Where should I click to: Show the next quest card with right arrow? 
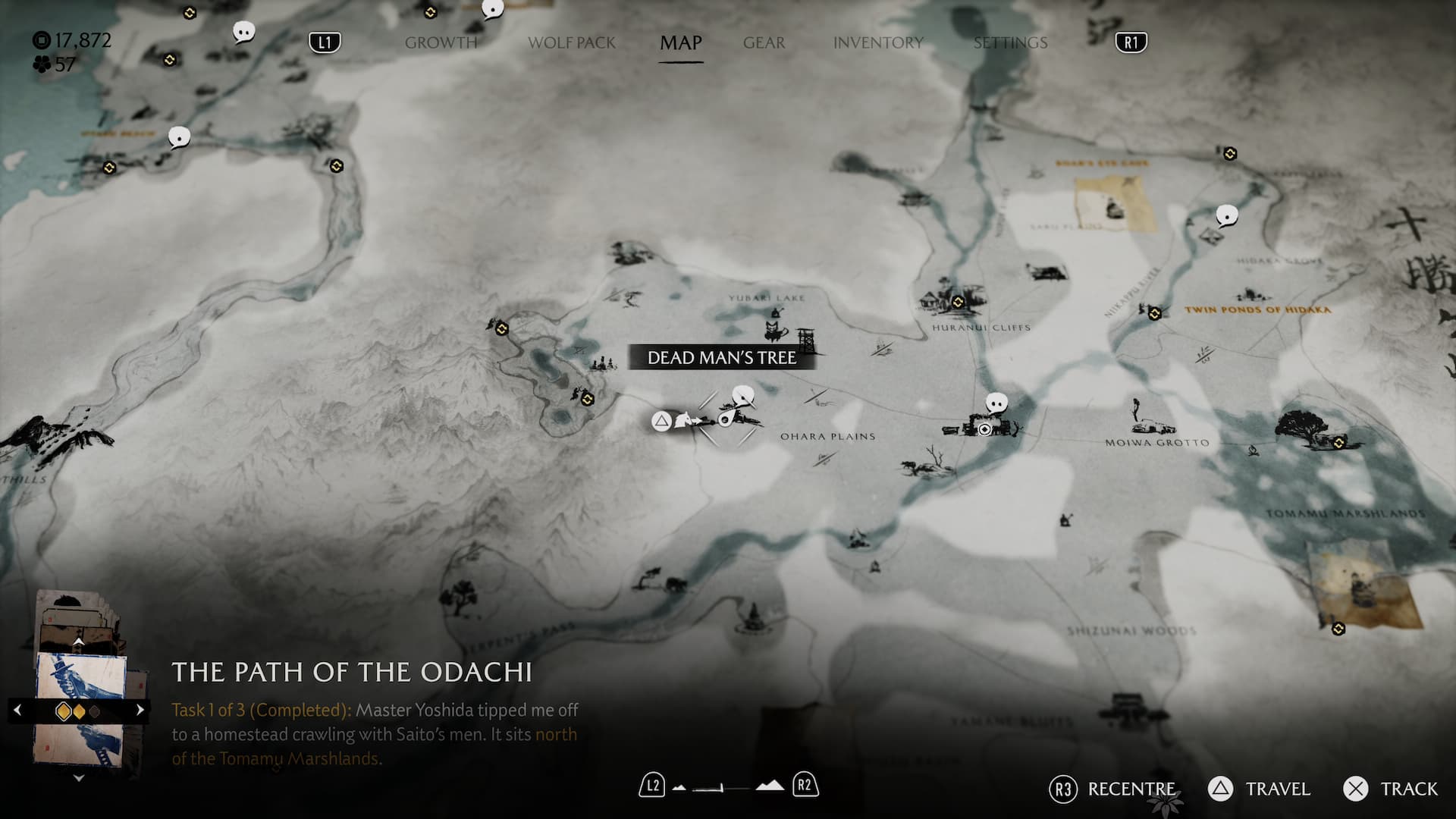tap(140, 710)
